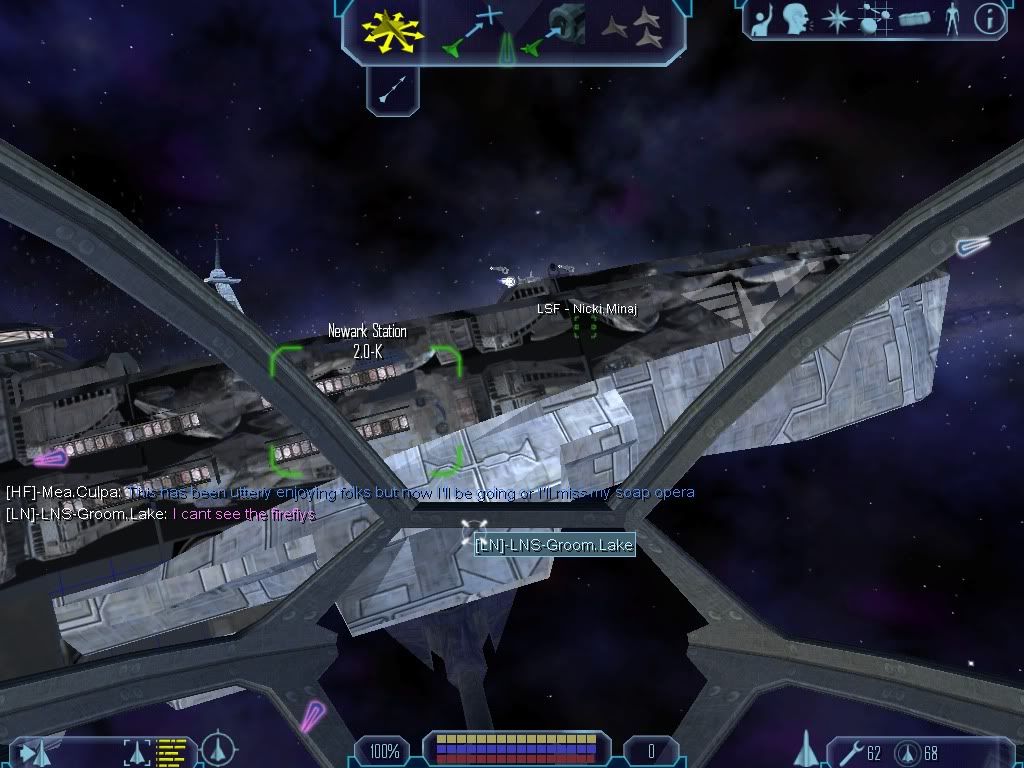The image size is (1024, 768).
Task: View the standing figure reputation panel
Action: [x=952, y=19]
